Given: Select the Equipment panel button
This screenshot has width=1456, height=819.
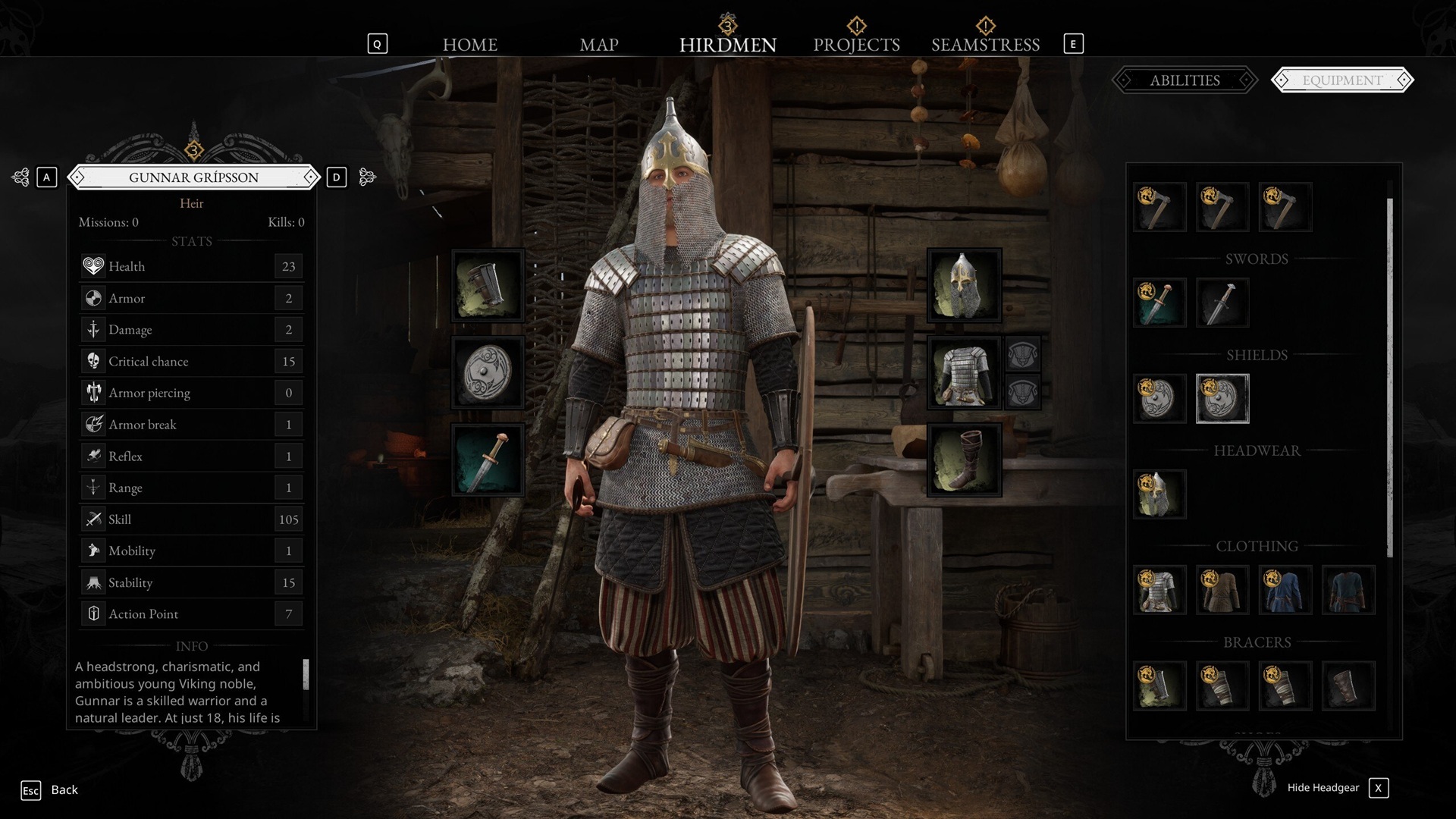Looking at the screenshot, I should (x=1342, y=80).
